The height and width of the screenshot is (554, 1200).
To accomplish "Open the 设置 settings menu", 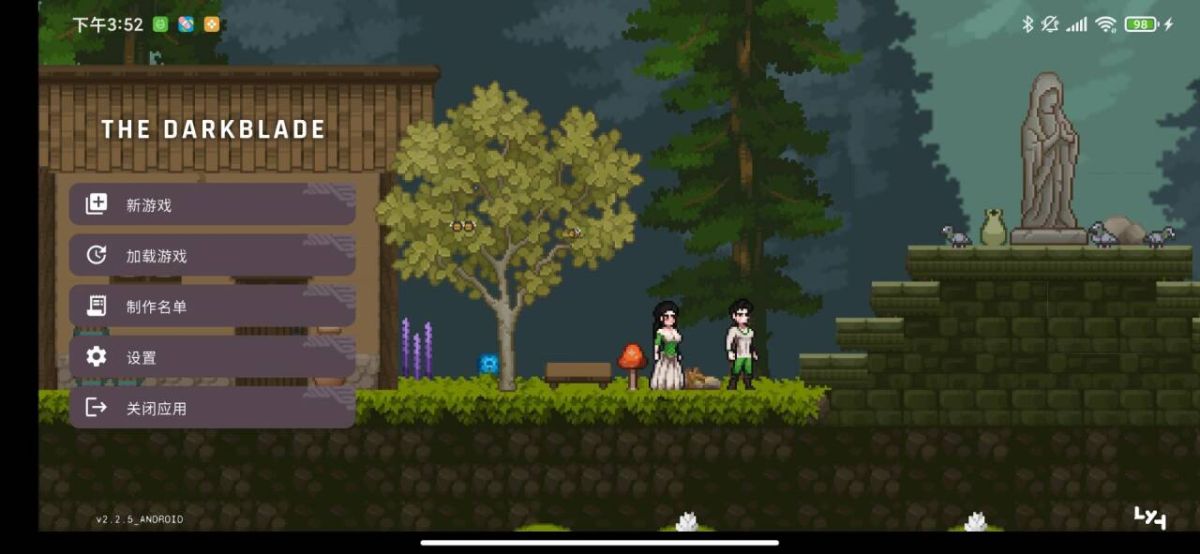I will (x=211, y=357).
